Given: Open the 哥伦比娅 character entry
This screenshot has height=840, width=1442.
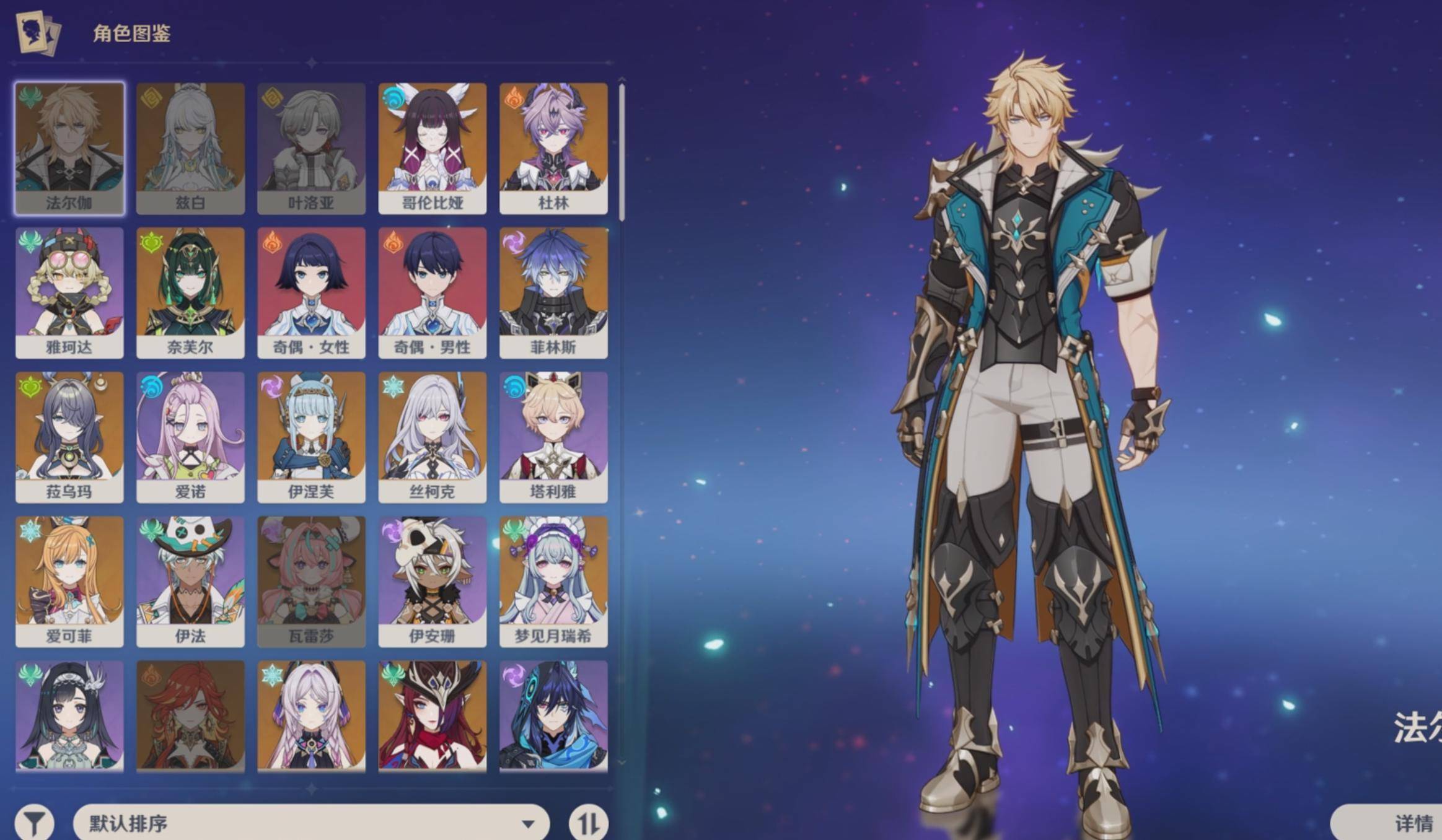Looking at the screenshot, I should click(x=432, y=149).
